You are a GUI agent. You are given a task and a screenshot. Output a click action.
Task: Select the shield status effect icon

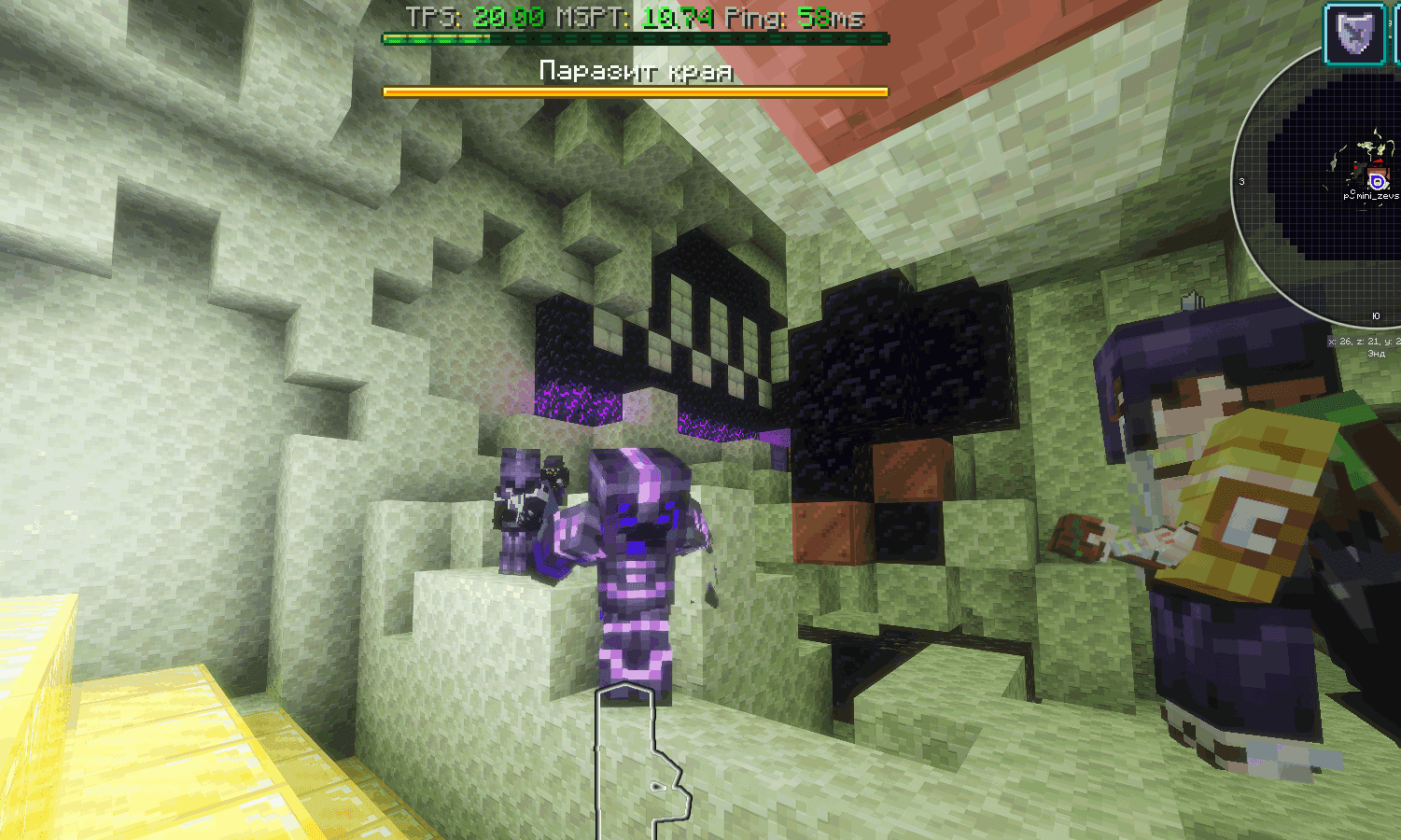click(x=1353, y=35)
